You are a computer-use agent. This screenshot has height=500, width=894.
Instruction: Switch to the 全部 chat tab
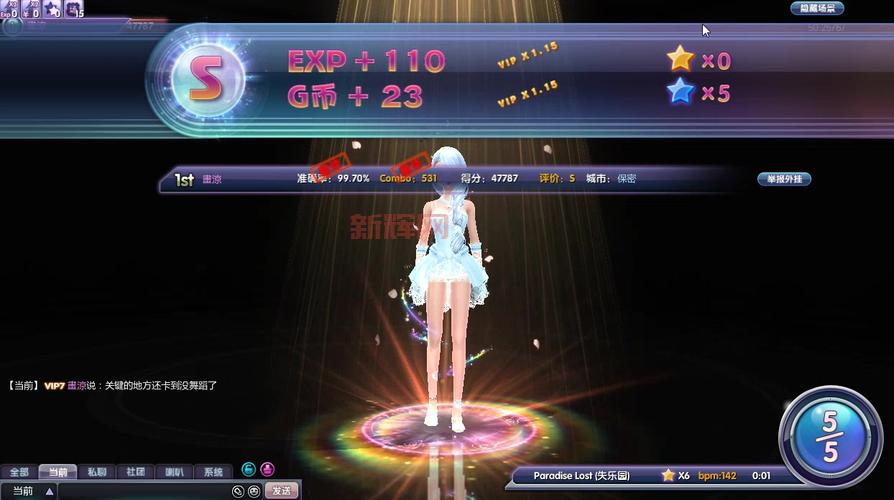click(19, 472)
